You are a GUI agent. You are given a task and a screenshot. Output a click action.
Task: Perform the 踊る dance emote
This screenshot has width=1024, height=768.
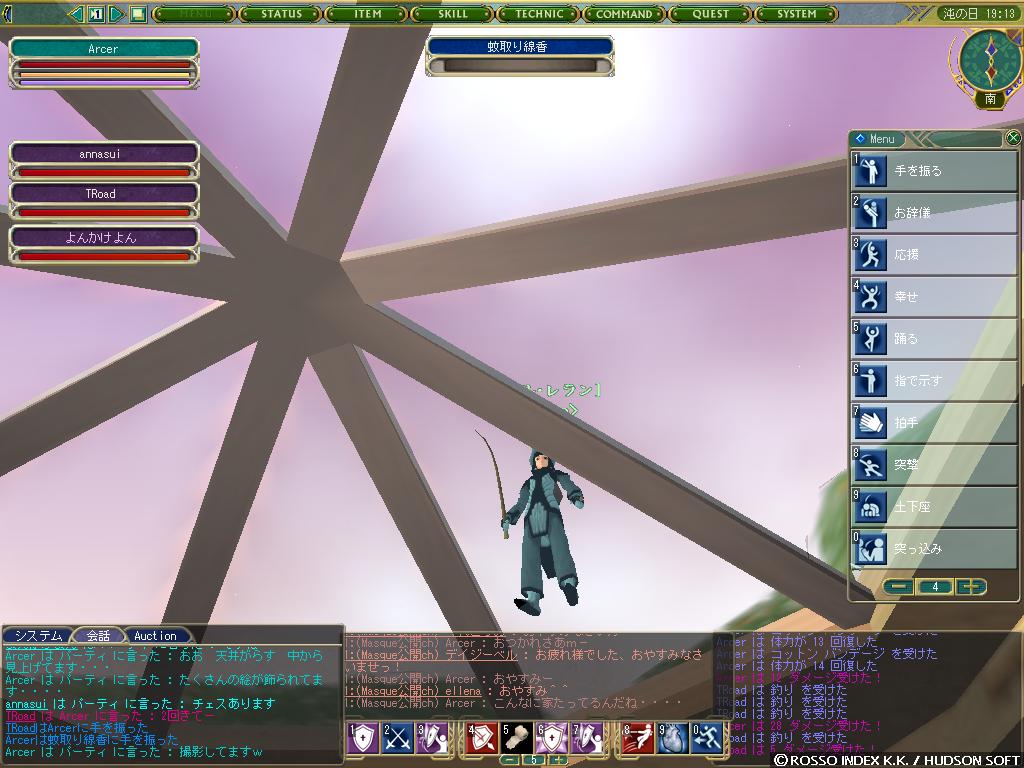[934, 339]
